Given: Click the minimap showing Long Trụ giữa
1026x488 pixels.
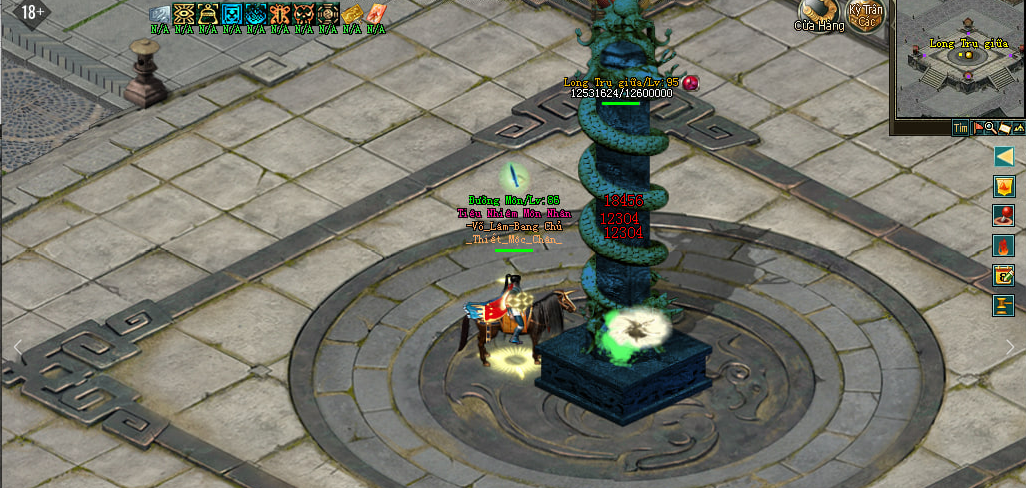Looking at the screenshot, I should click(x=959, y=60).
